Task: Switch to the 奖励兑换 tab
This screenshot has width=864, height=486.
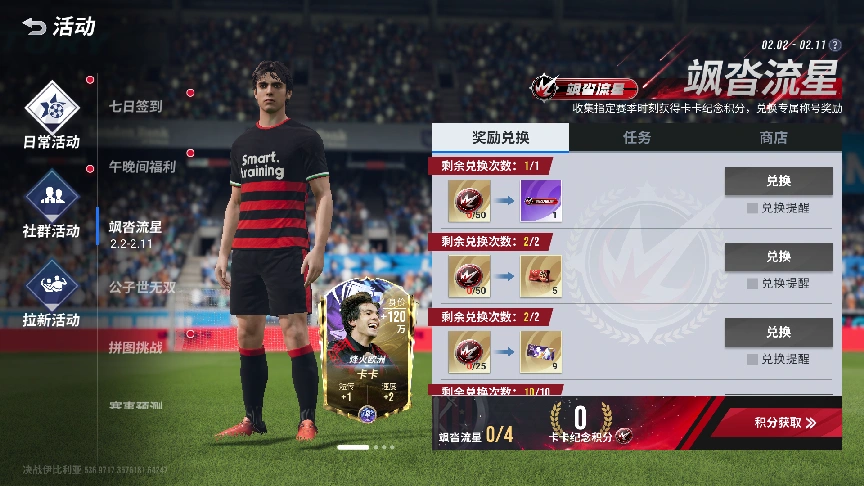Action: tap(500, 138)
